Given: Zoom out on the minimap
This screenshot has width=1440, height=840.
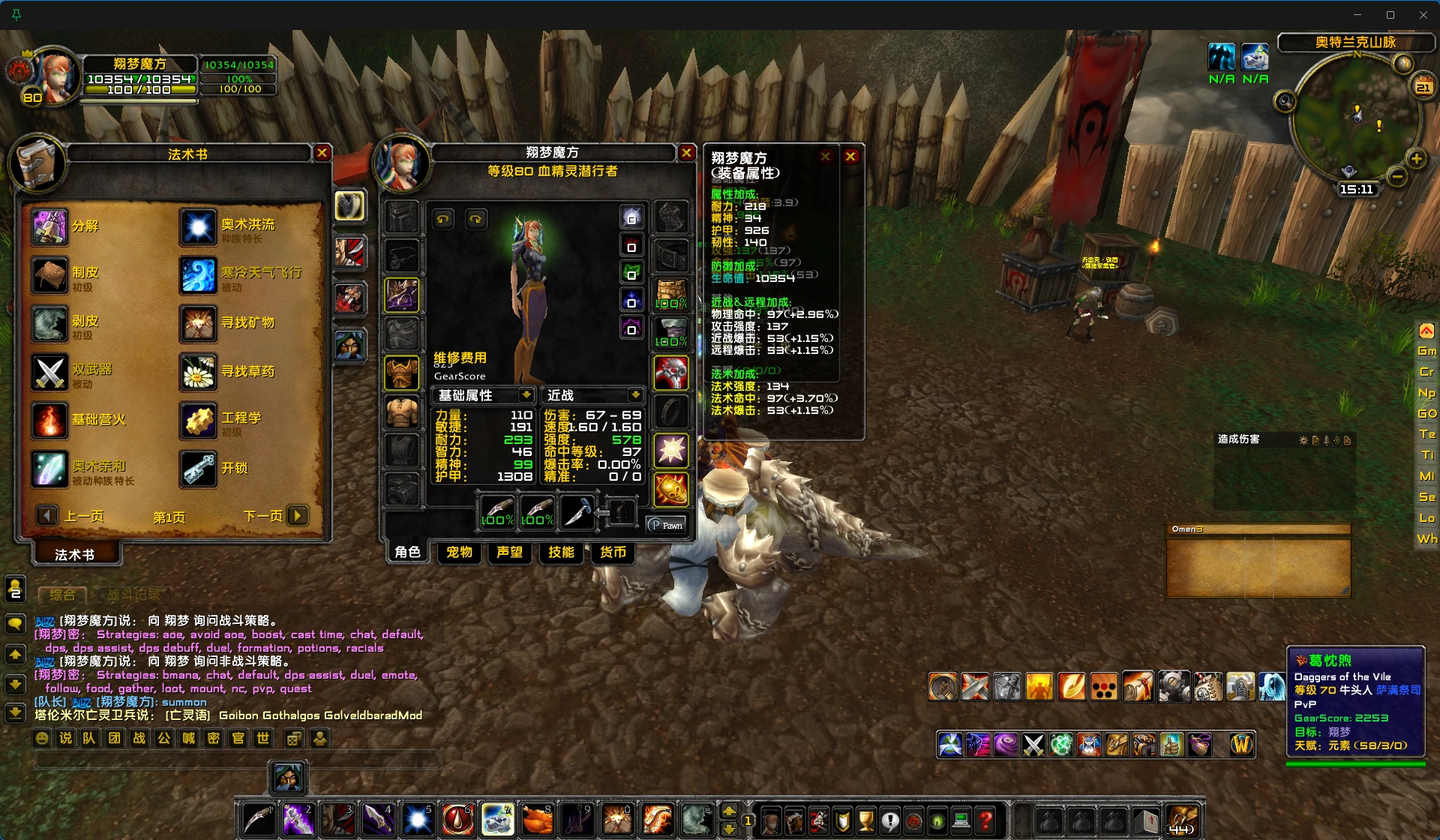Looking at the screenshot, I should [1396, 176].
